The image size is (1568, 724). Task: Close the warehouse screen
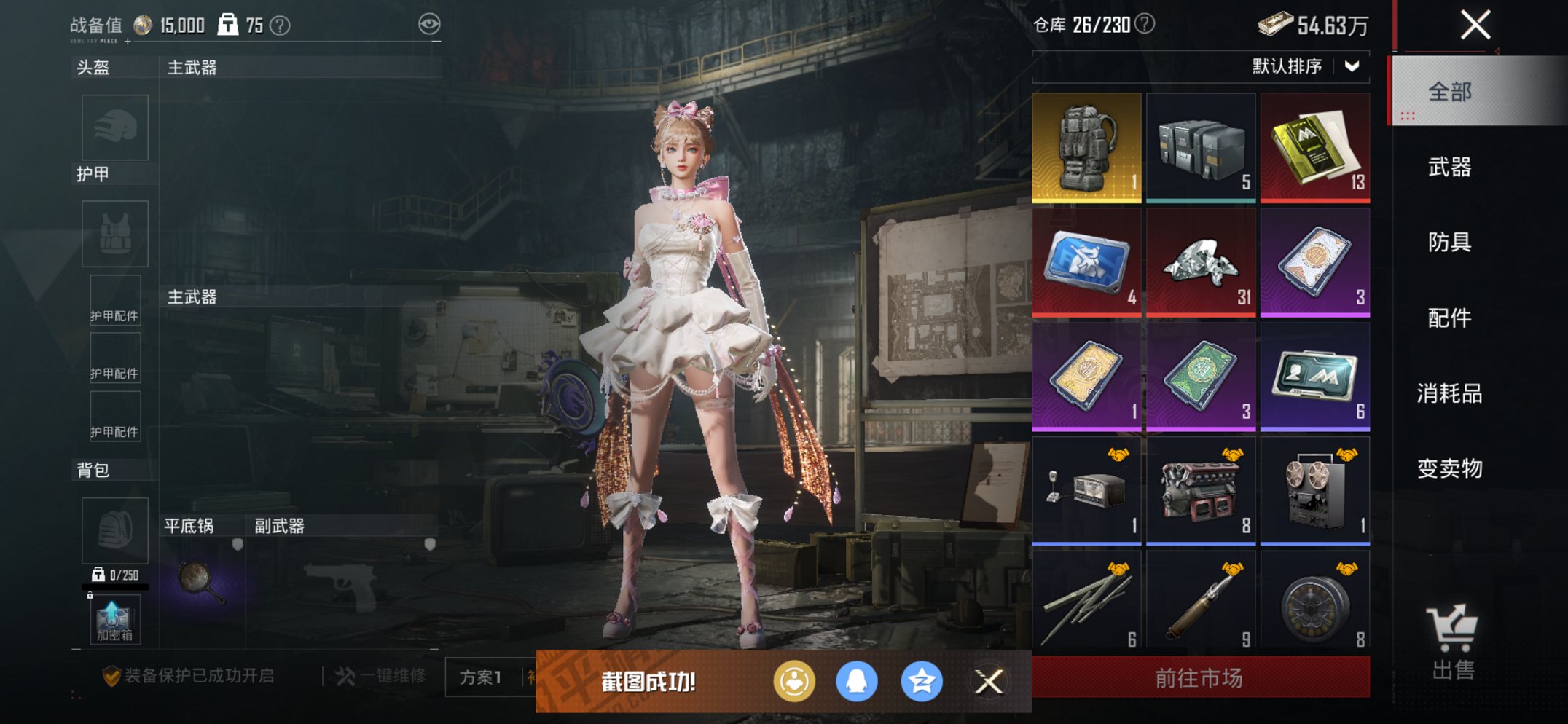(1475, 25)
